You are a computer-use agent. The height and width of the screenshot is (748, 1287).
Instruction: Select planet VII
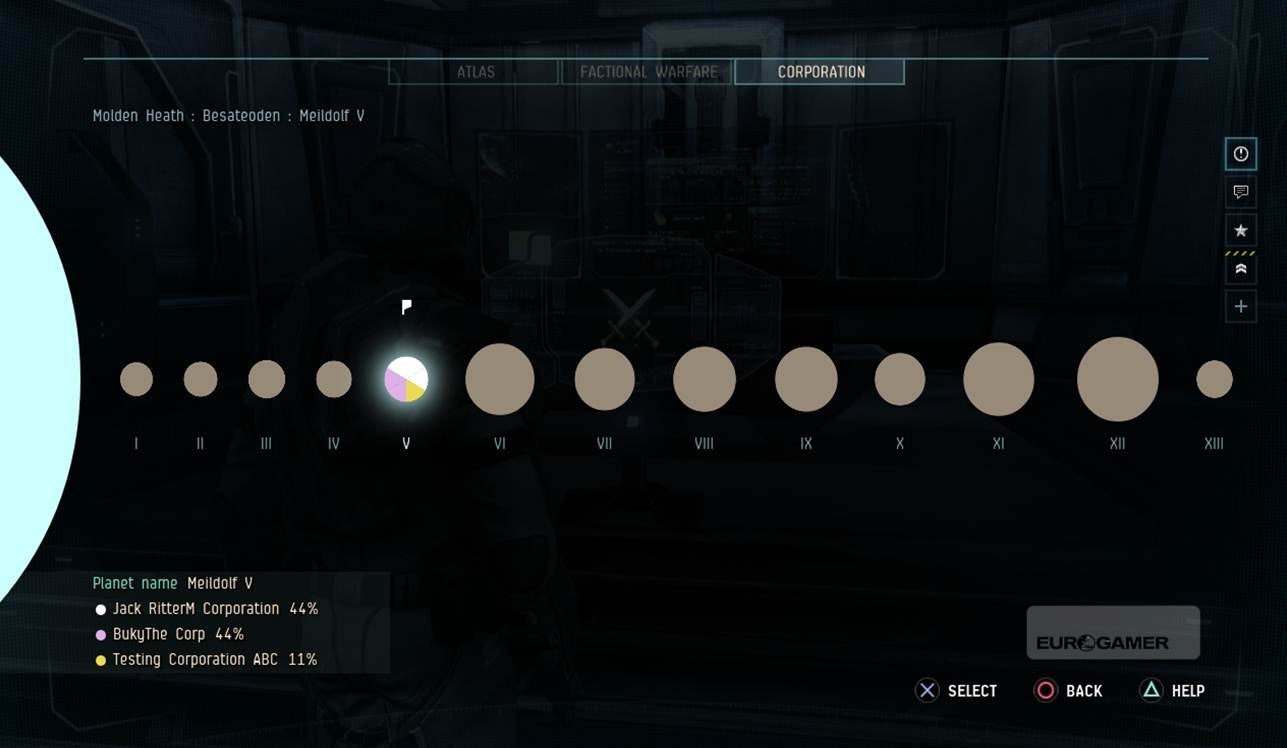(604, 379)
